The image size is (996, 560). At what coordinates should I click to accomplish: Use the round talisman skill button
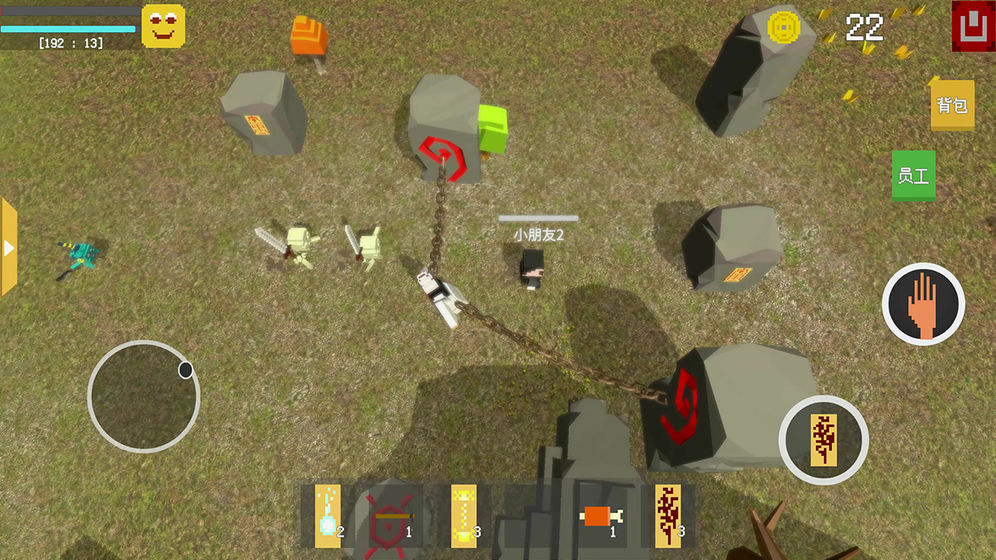coord(823,439)
